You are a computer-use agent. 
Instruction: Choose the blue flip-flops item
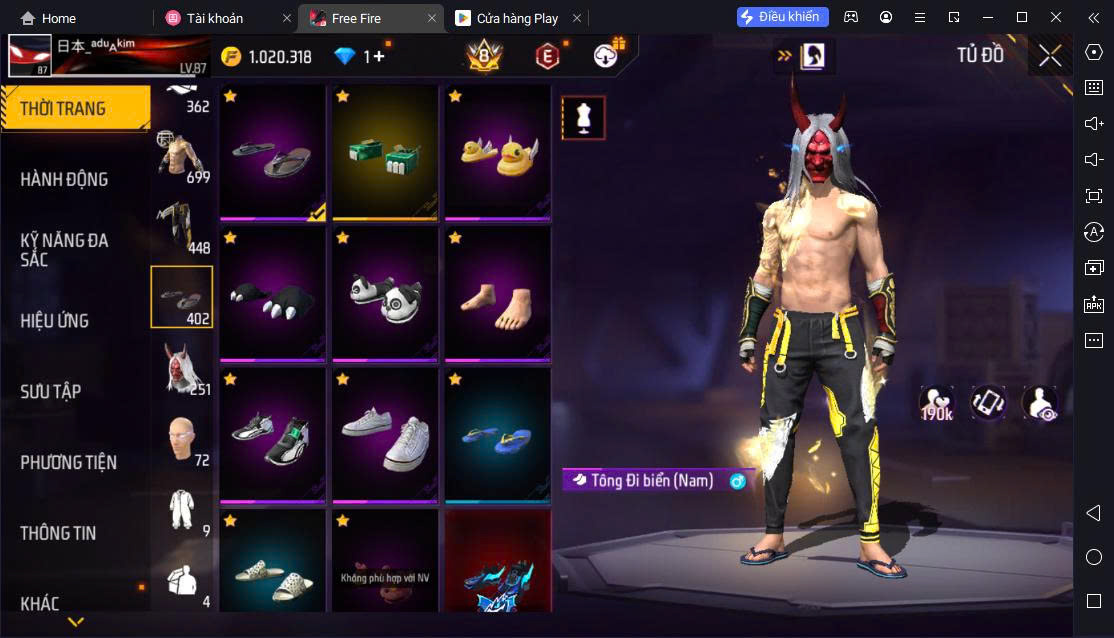[497, 436]
